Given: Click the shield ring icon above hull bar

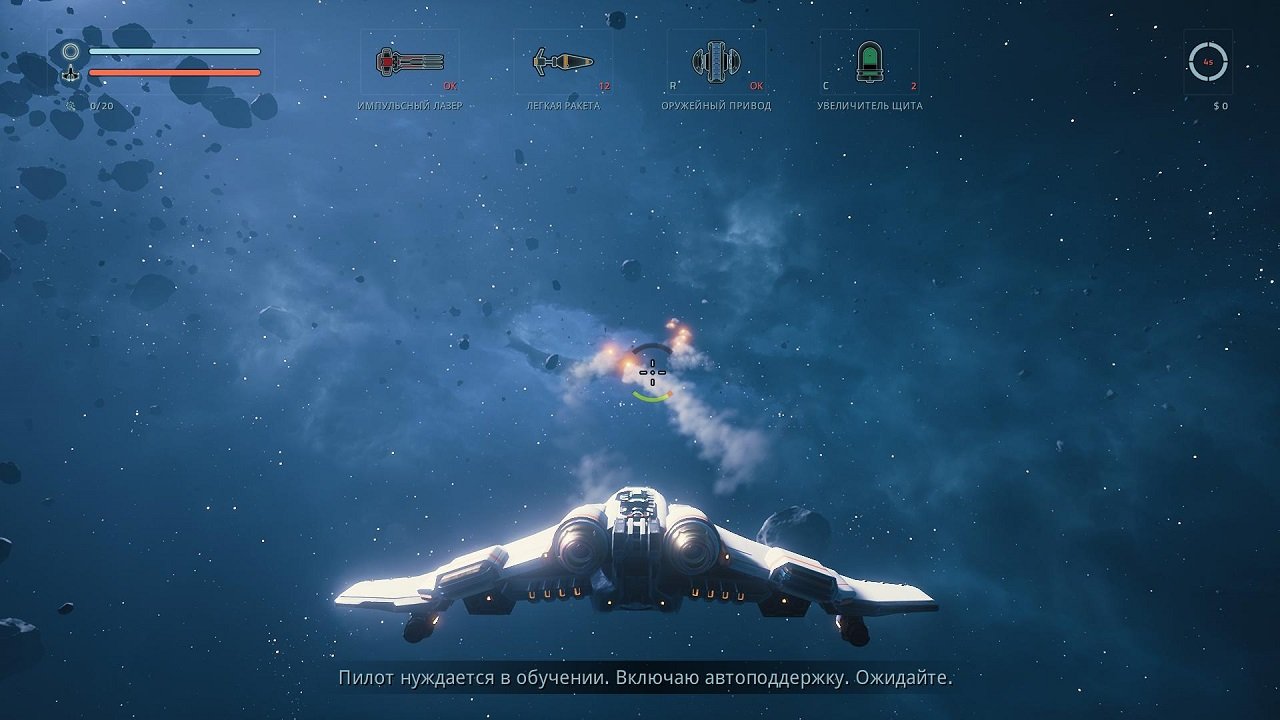Looking at the screenshot, I should click(70, 50).
